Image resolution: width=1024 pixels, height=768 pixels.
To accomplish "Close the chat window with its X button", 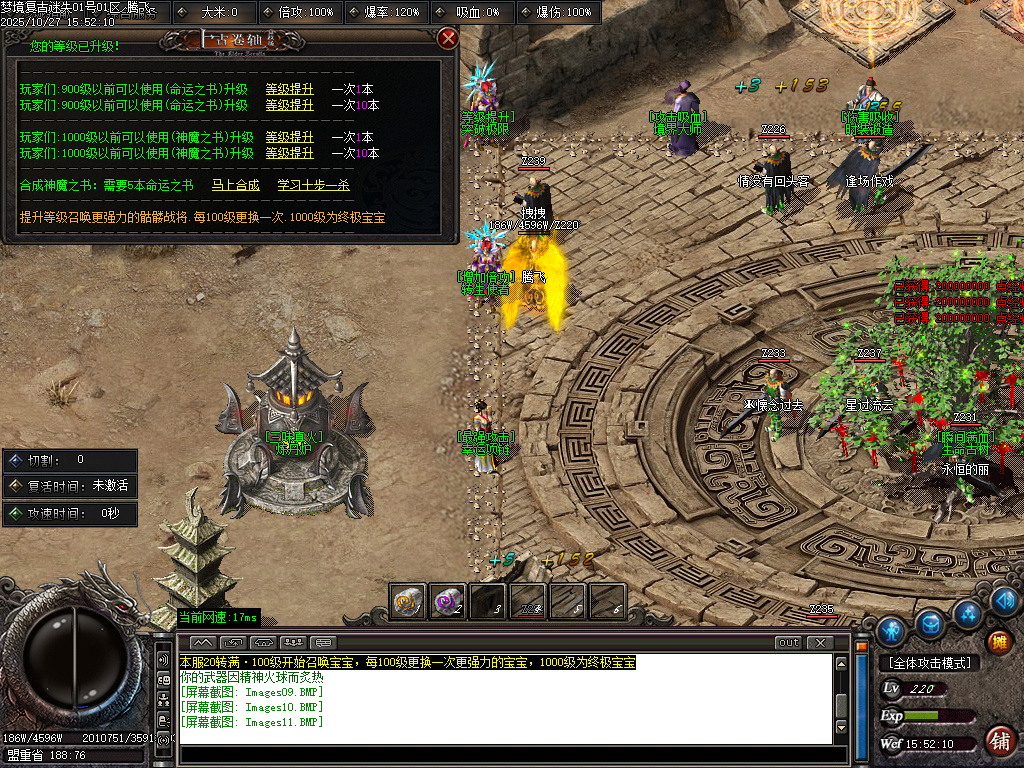I will pos(819,642).
